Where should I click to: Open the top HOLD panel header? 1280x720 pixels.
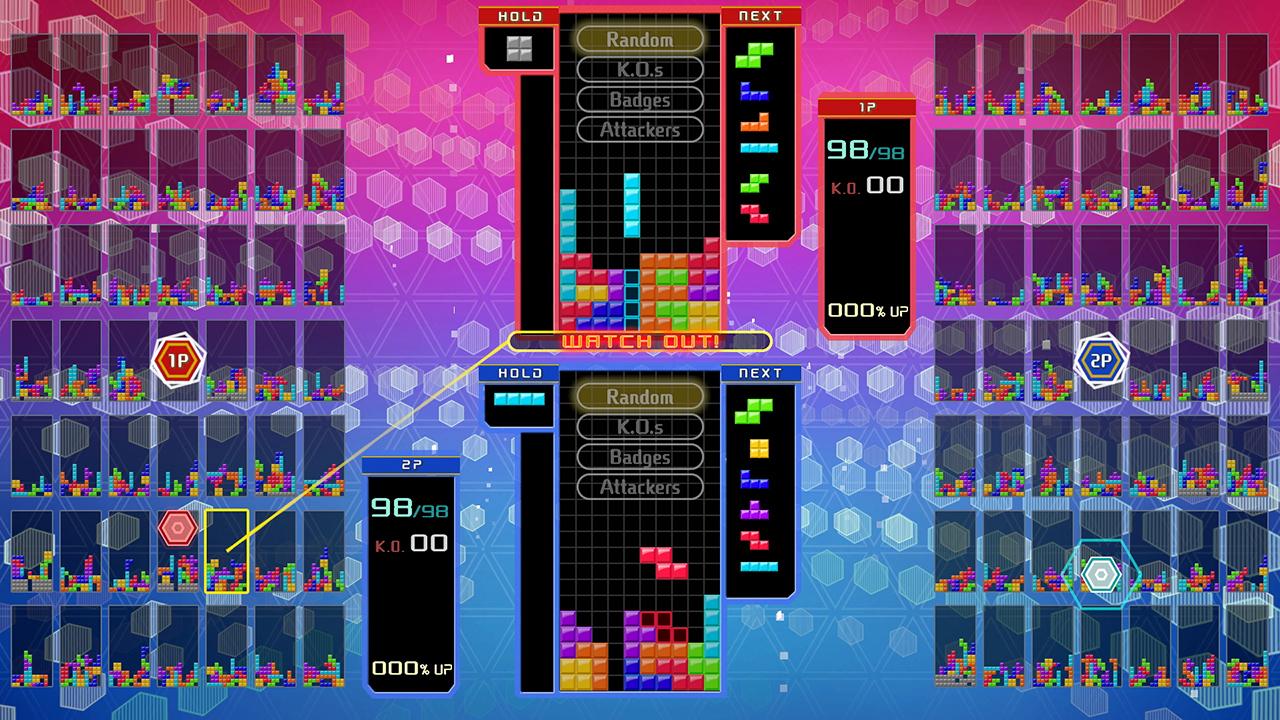click(x=519, y=15)
